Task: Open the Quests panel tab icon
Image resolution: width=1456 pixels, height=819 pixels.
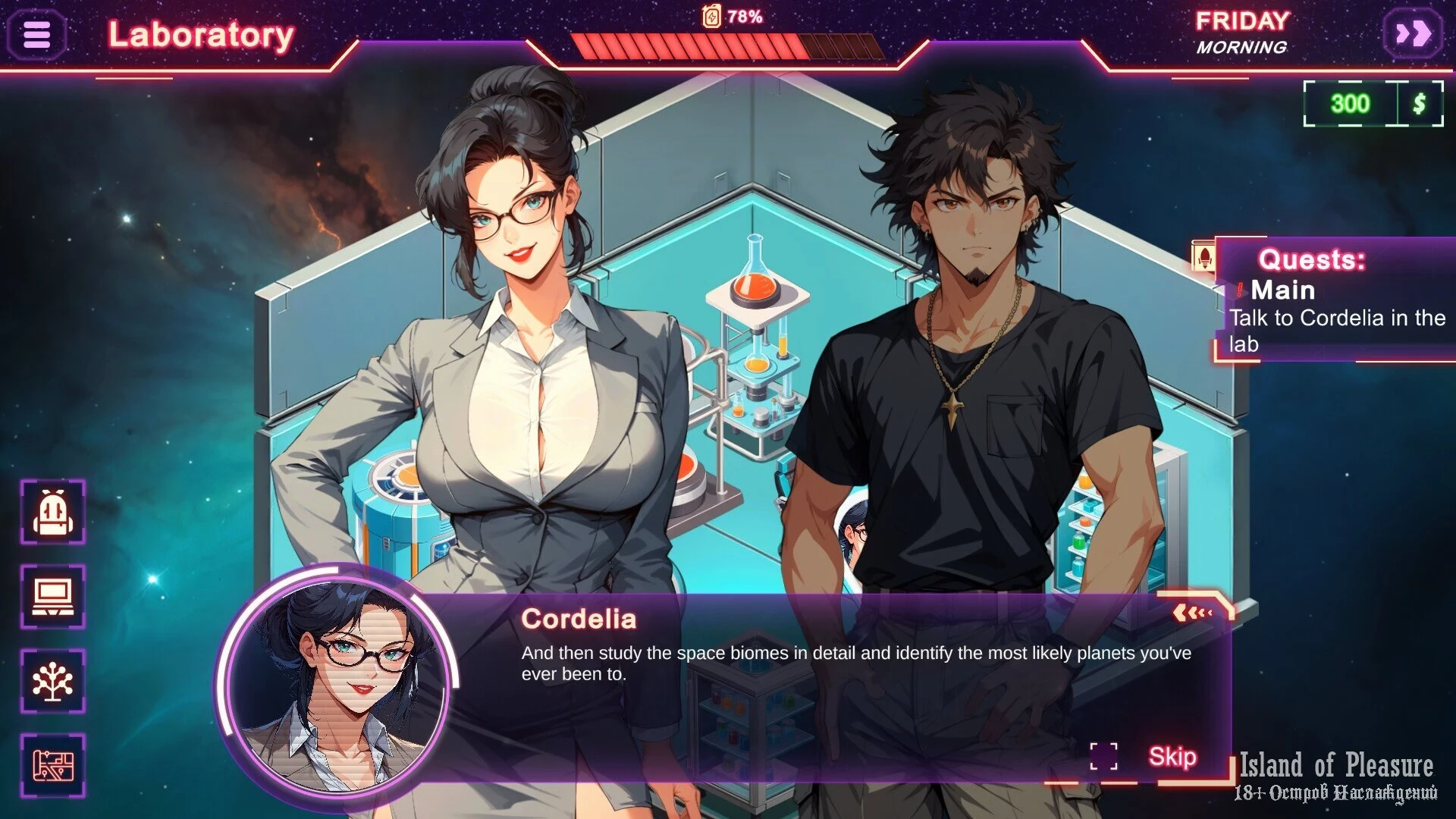Action: click(x=1203, y=255)
